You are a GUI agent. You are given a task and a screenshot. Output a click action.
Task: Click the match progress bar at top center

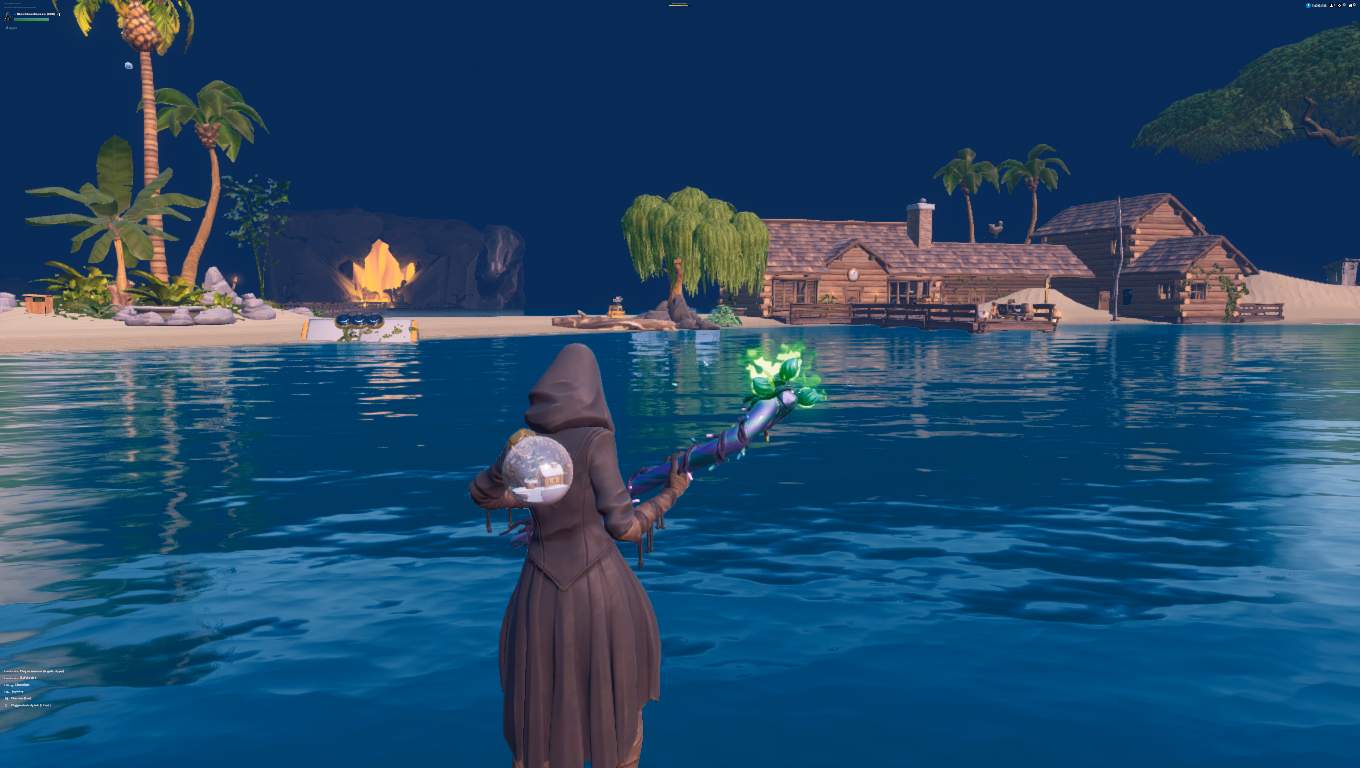pos(678,4)
